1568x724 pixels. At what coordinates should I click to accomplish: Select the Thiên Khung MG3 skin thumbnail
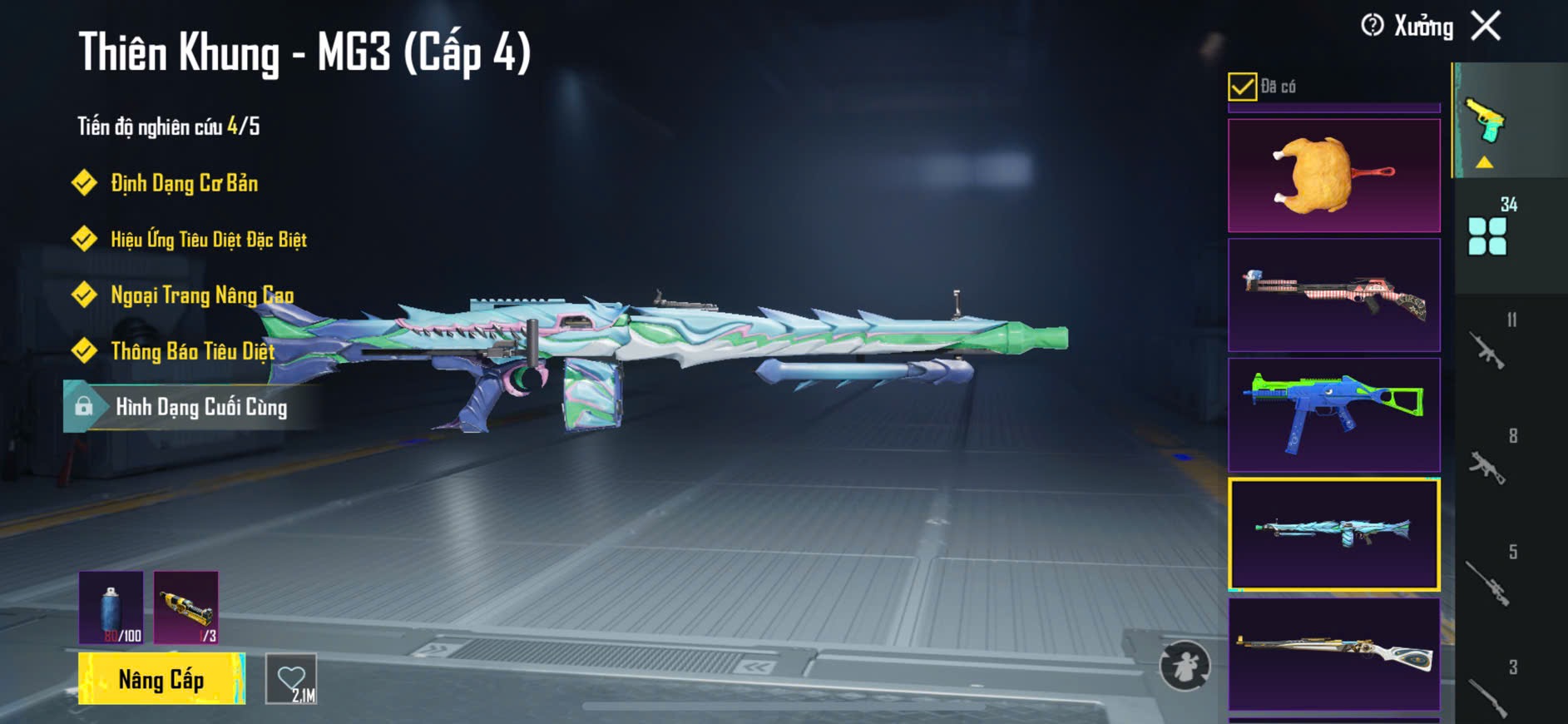[x=1333, y=534]
